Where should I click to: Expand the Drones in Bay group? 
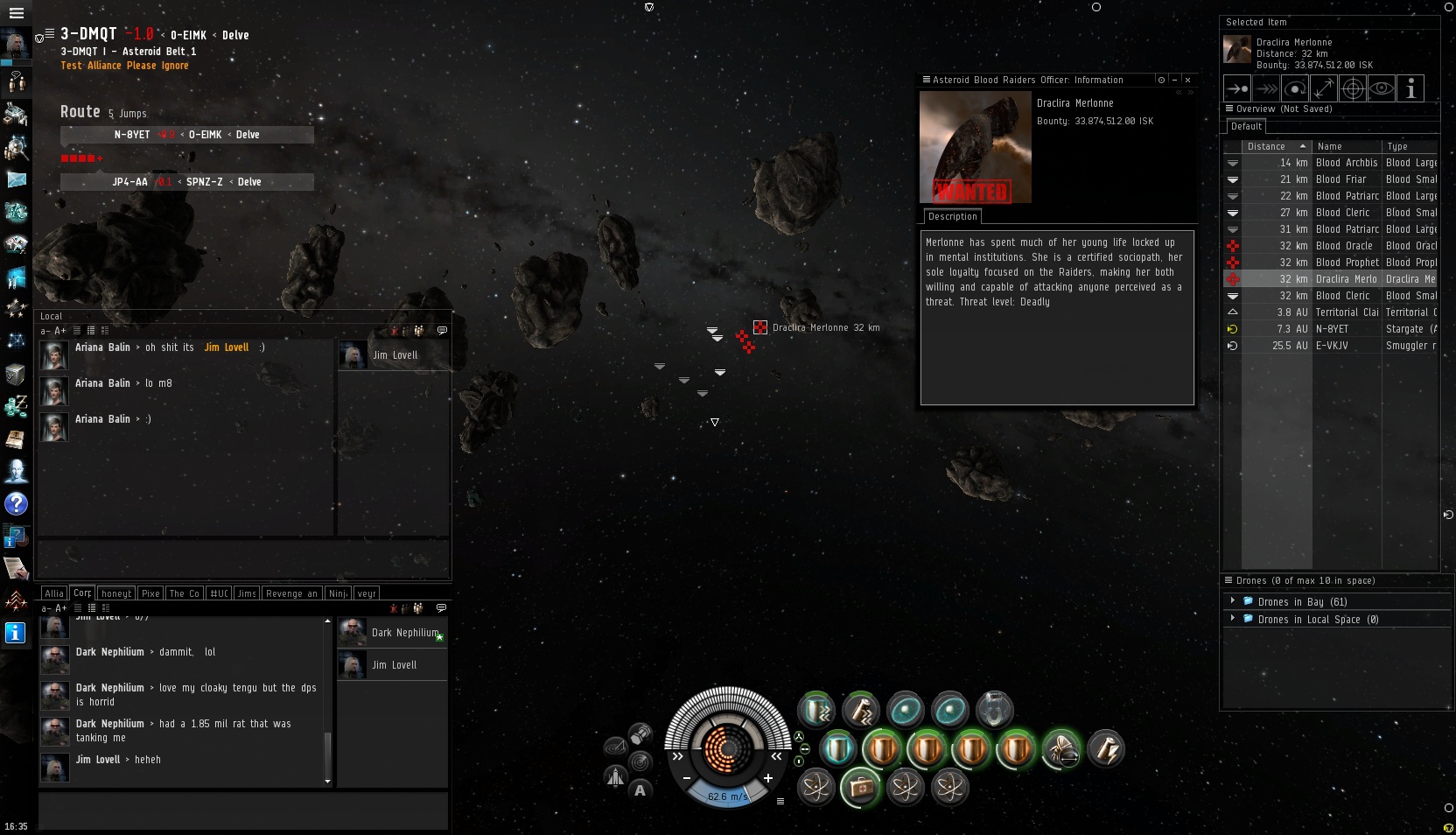[x=1232, y=601]
